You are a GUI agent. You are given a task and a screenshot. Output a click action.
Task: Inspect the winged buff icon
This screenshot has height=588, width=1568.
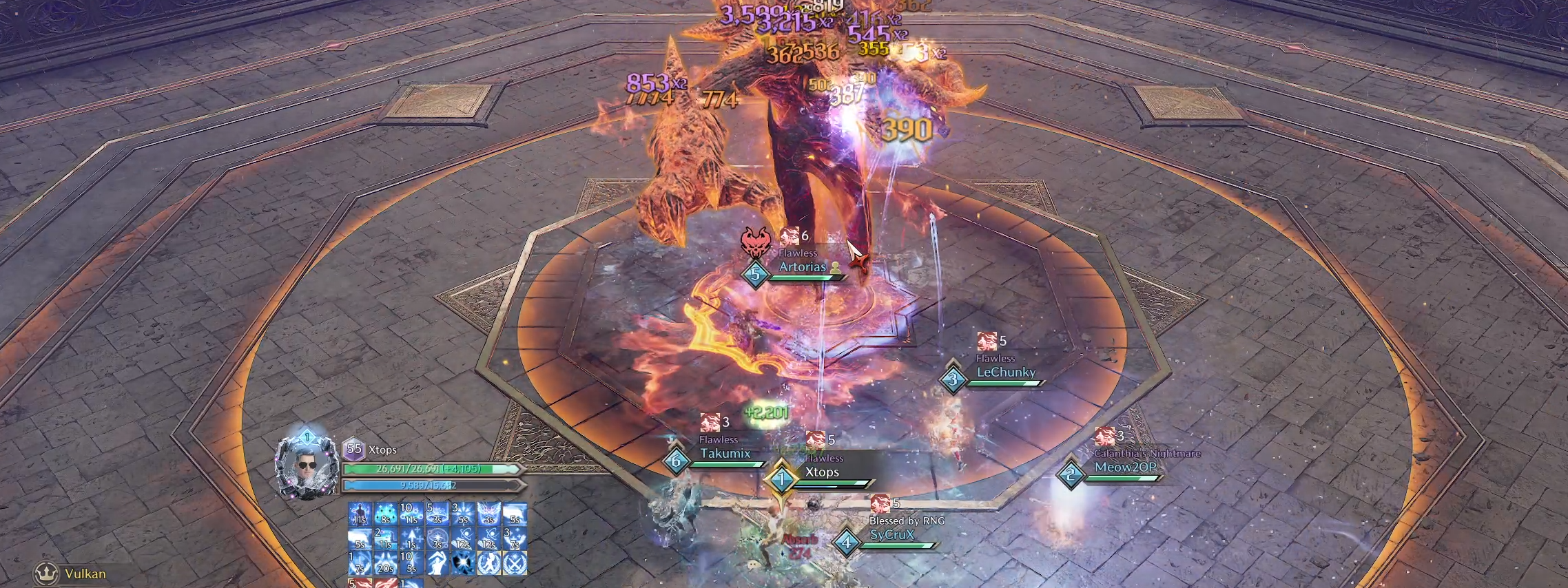488,514
